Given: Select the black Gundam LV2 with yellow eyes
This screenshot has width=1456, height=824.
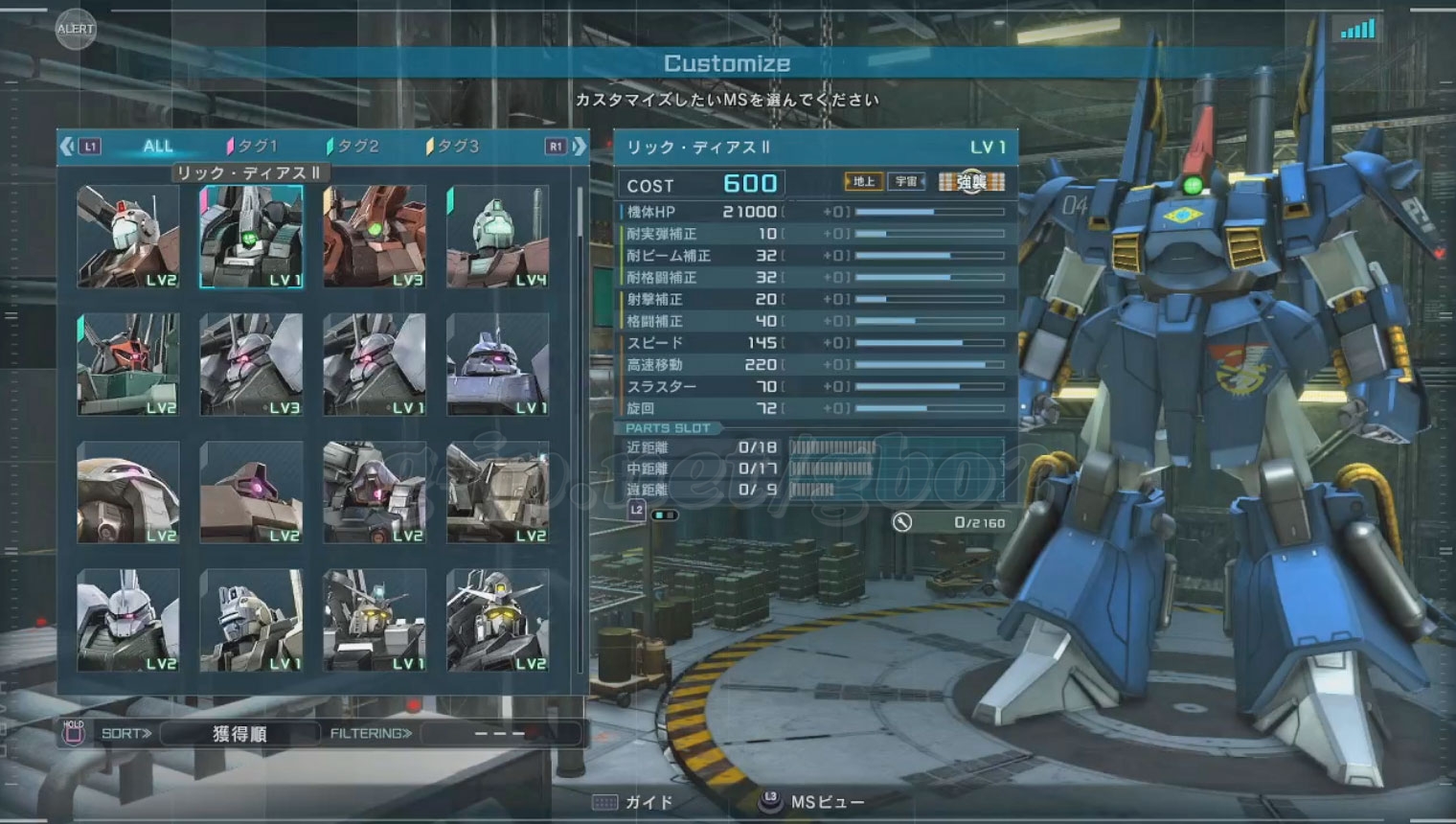Looking at the screenshot, I should coord(498,620).
